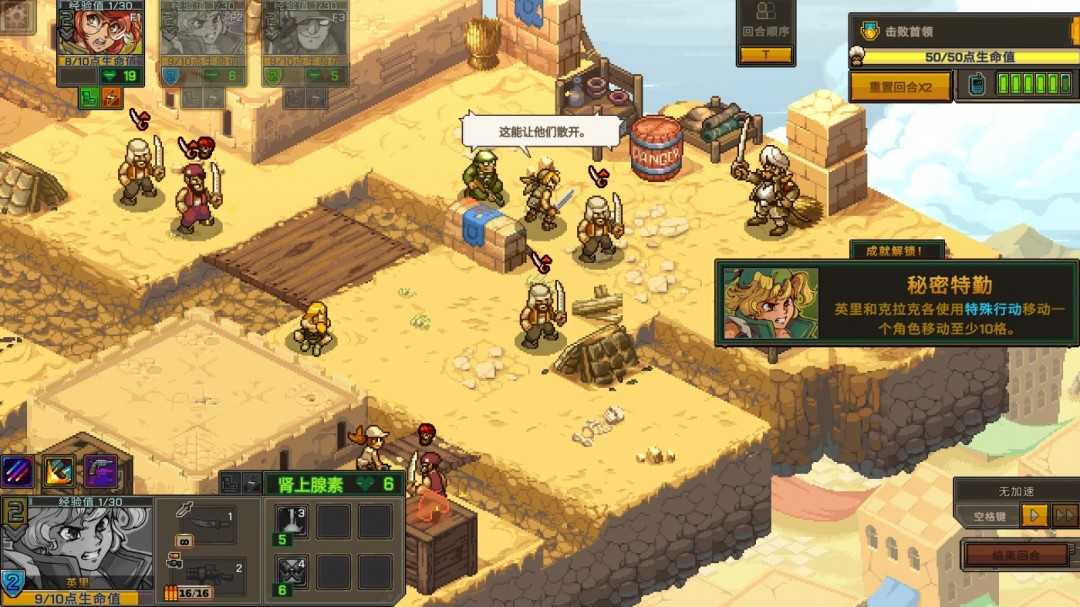
Task: Activate the fast-forward speed button
Action: pos(1065,516)
